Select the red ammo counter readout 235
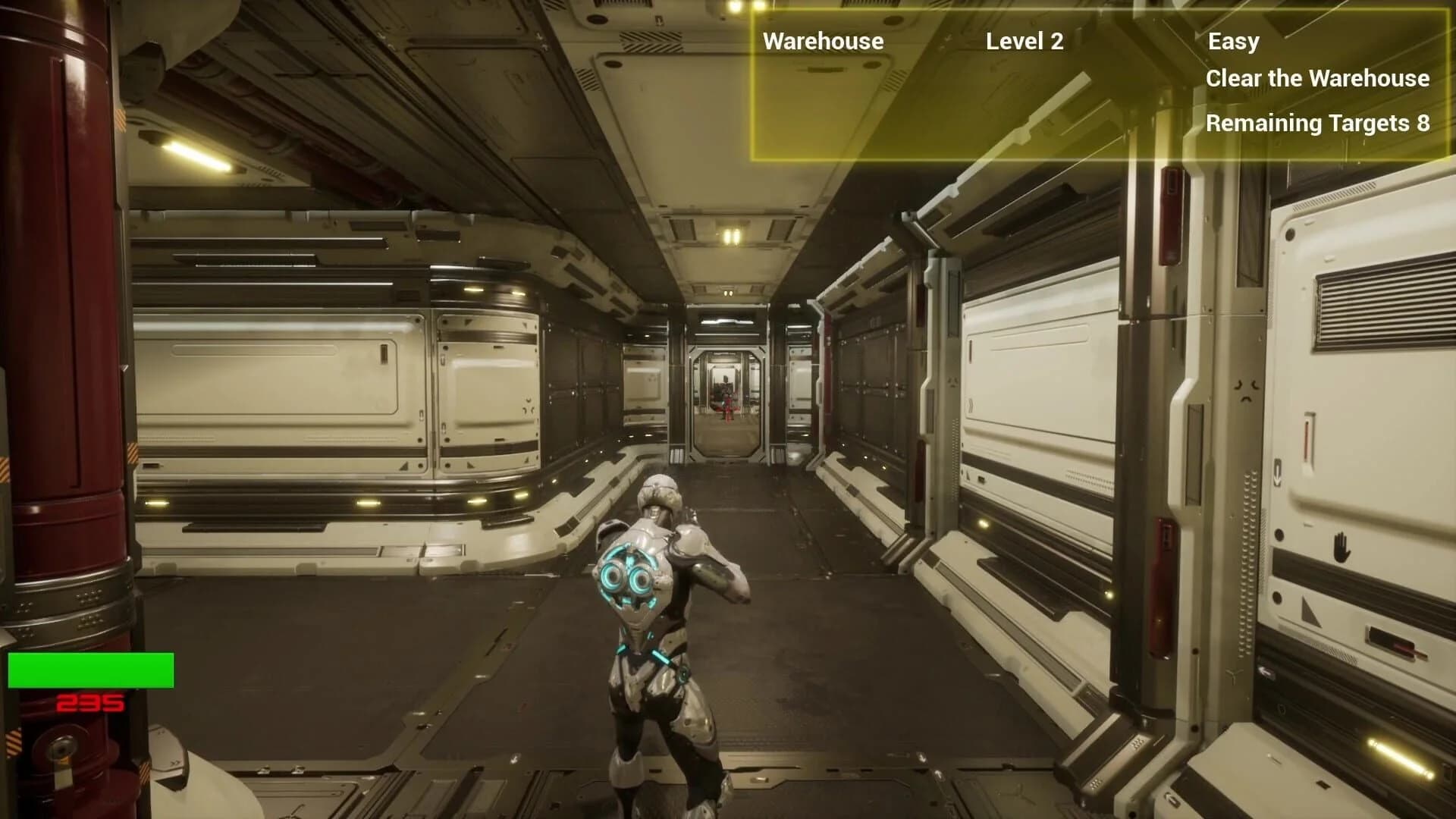 [89, 704]
